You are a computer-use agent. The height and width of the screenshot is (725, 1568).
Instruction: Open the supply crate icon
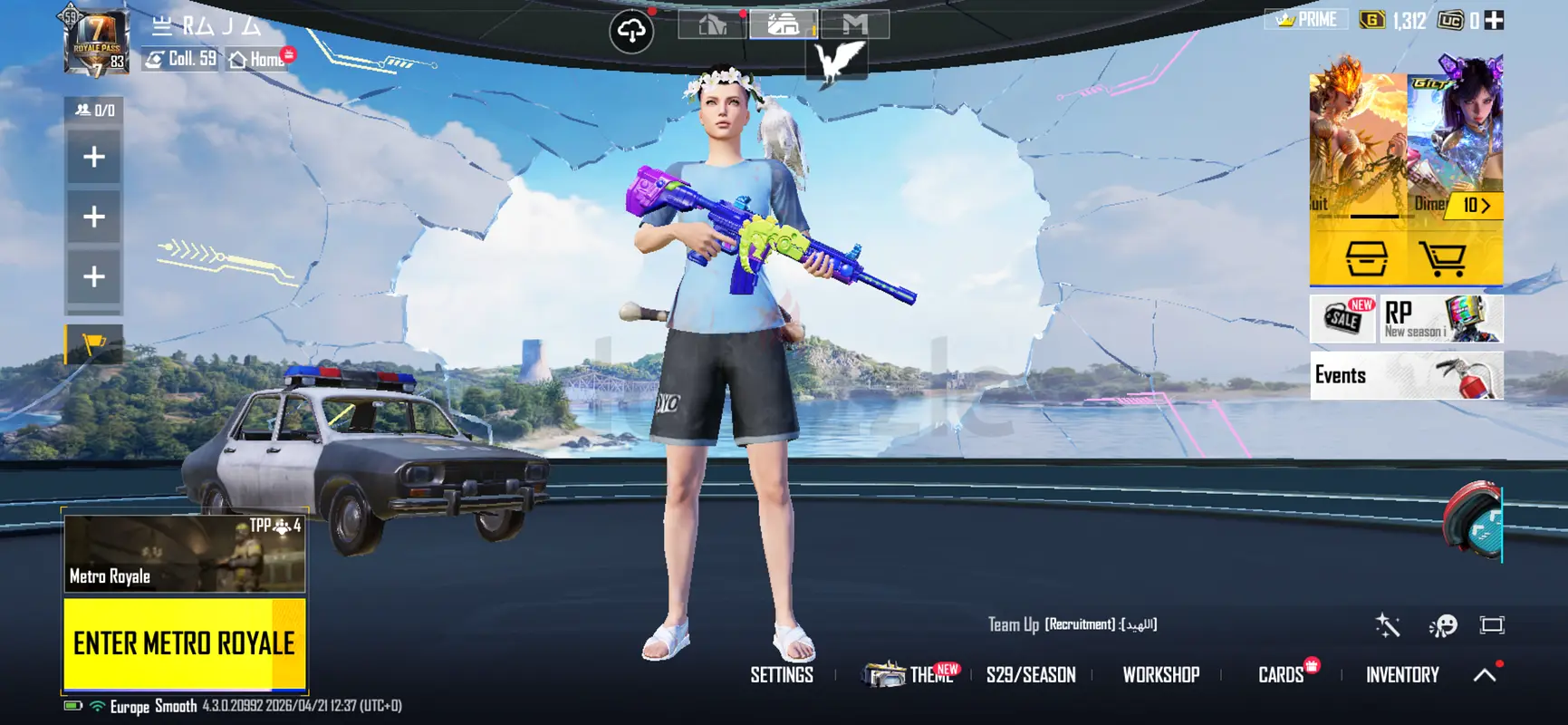coord(1366,259)
